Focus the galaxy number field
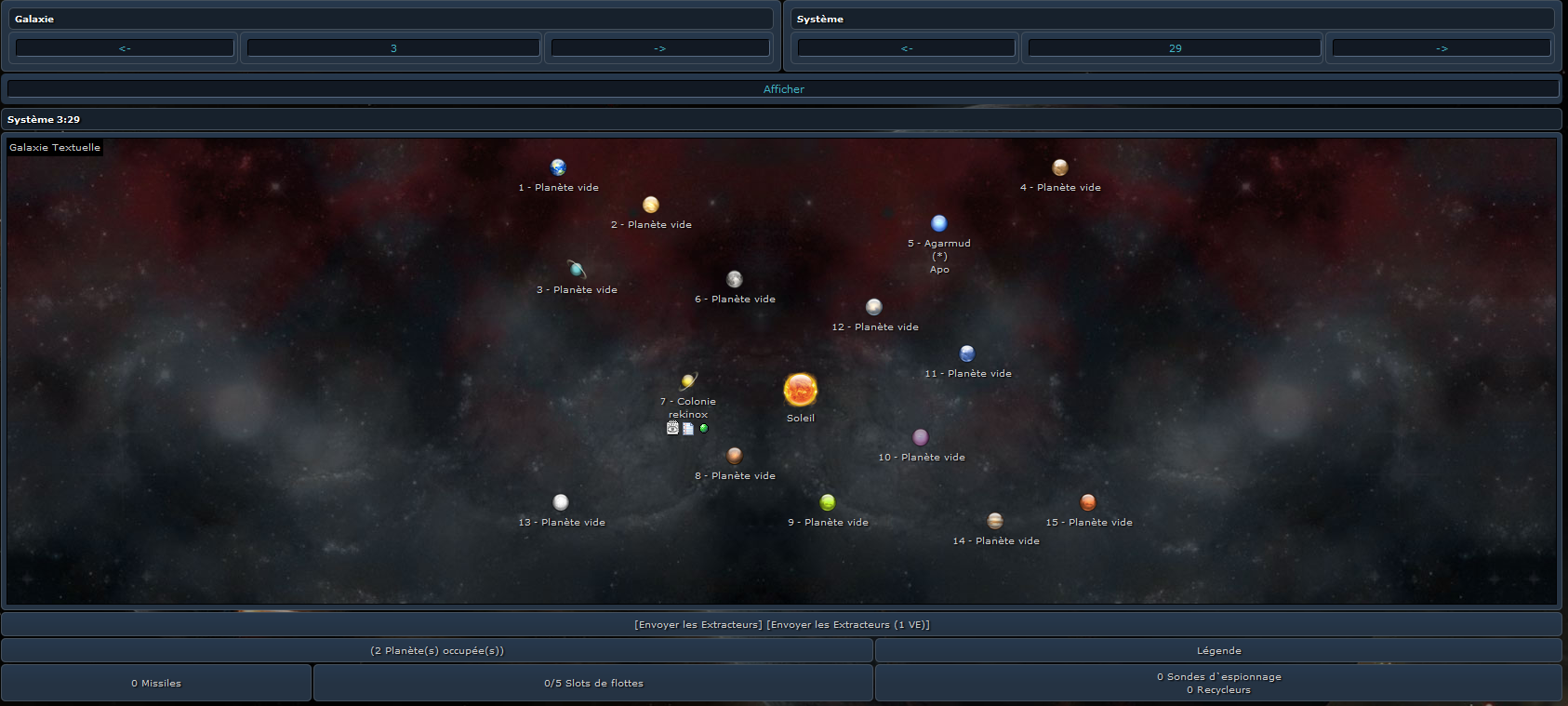This screenshot has height=706, width=1568. pos(393,48)
